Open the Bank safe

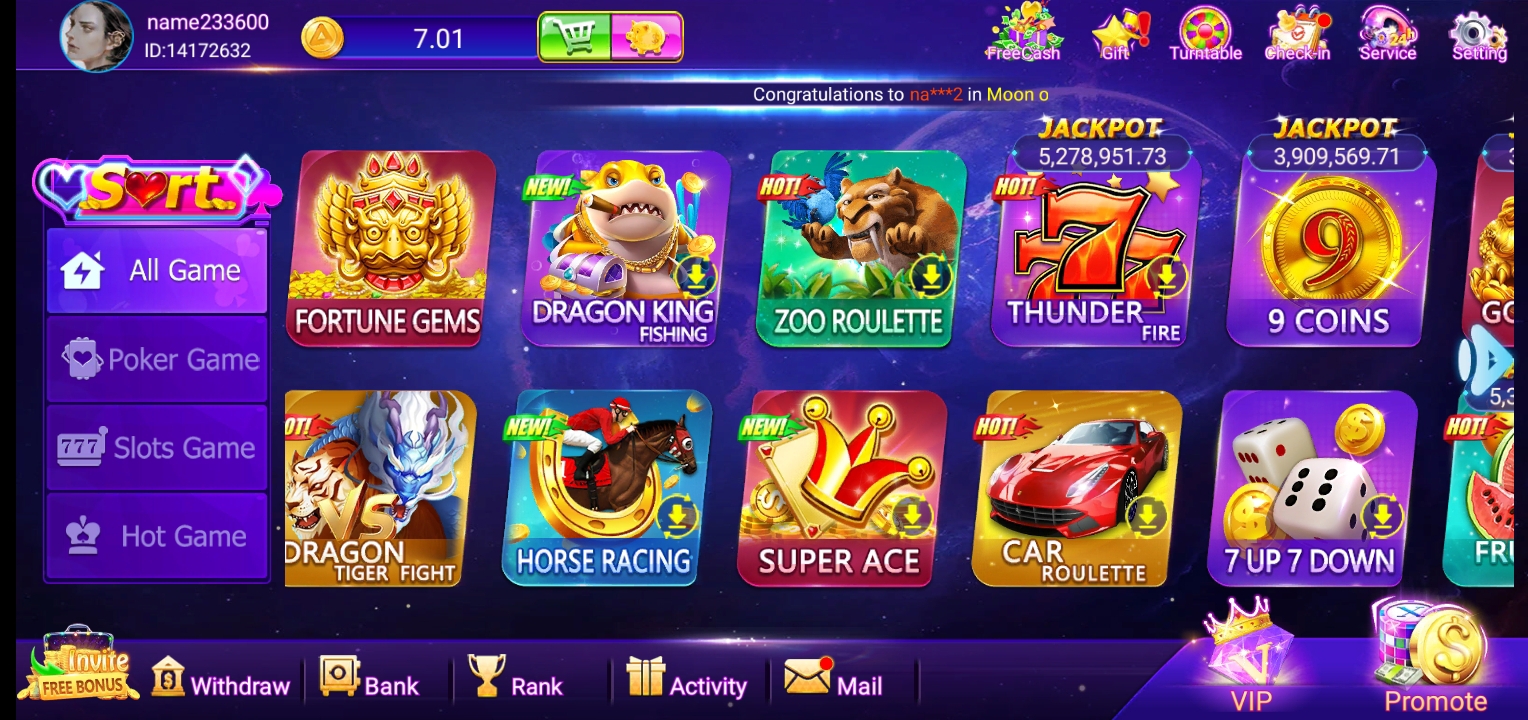[x=369, y=683]
